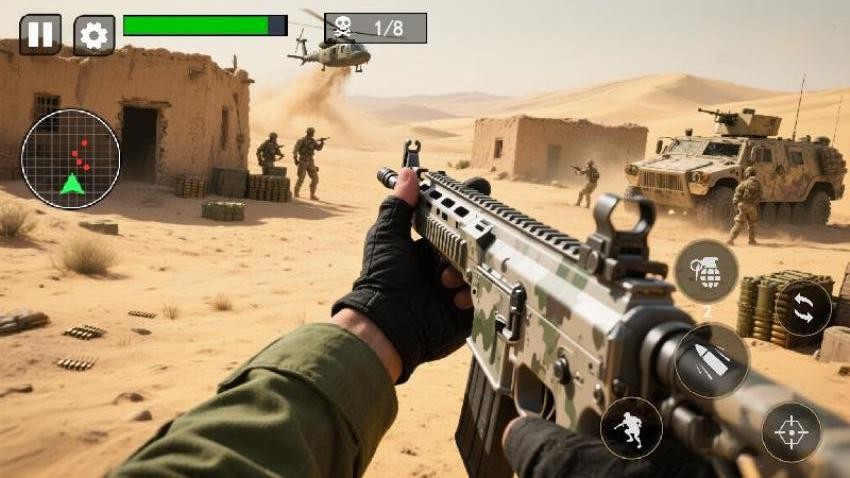Fire using the bullet button
Viewport: 850px width, 478px height.
[x=712, y=360]
